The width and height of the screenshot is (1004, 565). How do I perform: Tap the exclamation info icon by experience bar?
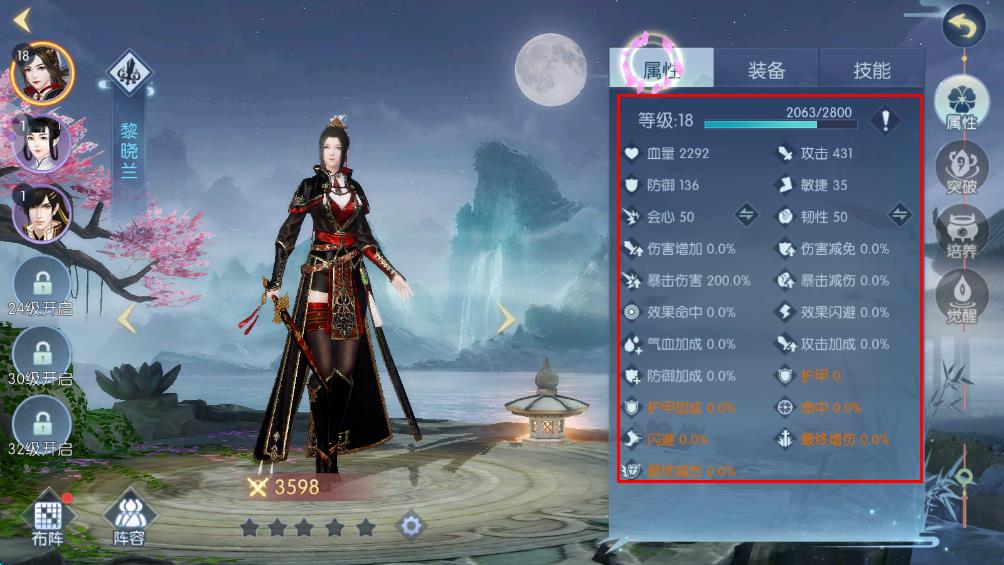884,121
